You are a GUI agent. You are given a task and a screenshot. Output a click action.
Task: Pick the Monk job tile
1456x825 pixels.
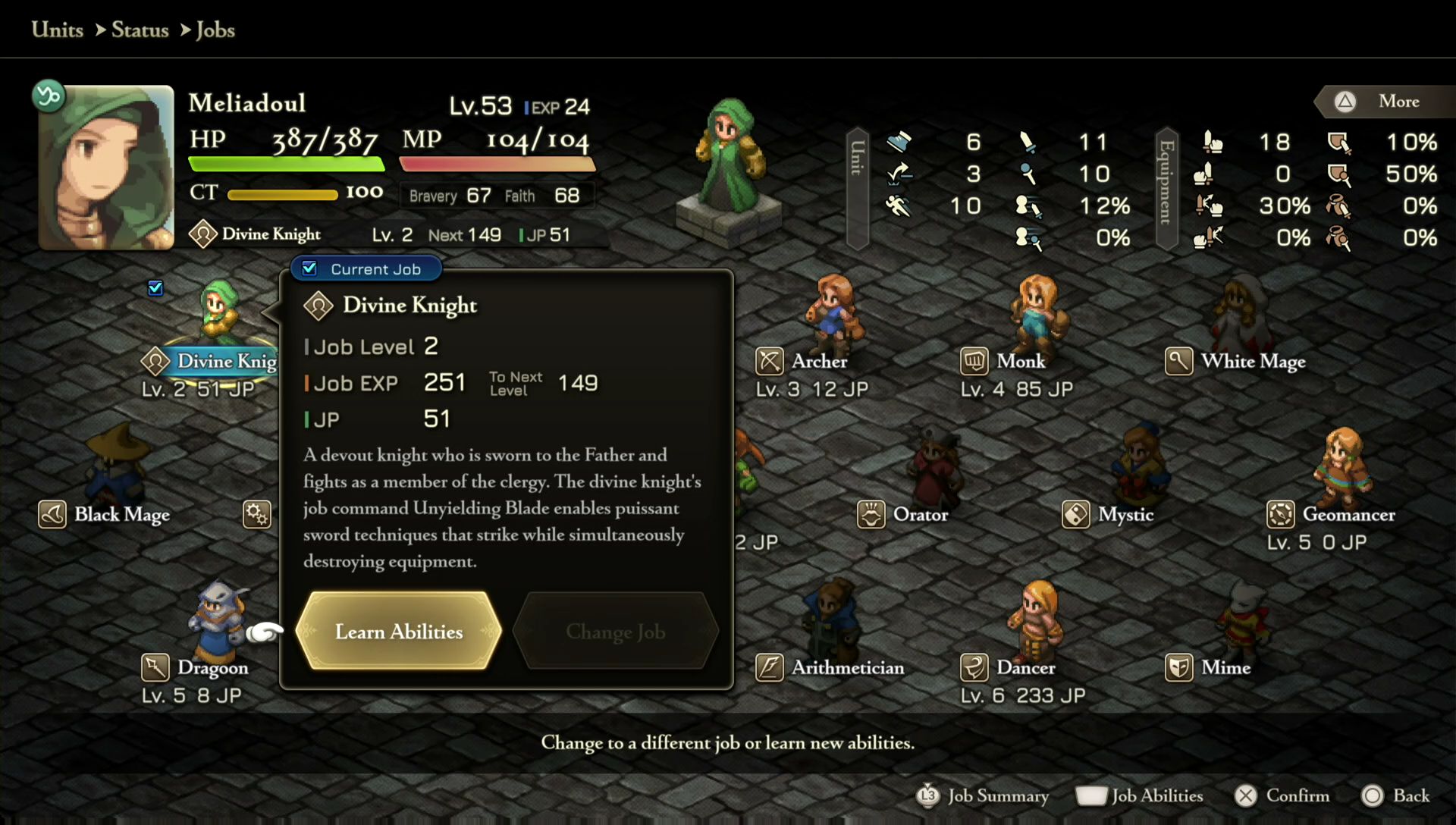tap(1021, 361)
